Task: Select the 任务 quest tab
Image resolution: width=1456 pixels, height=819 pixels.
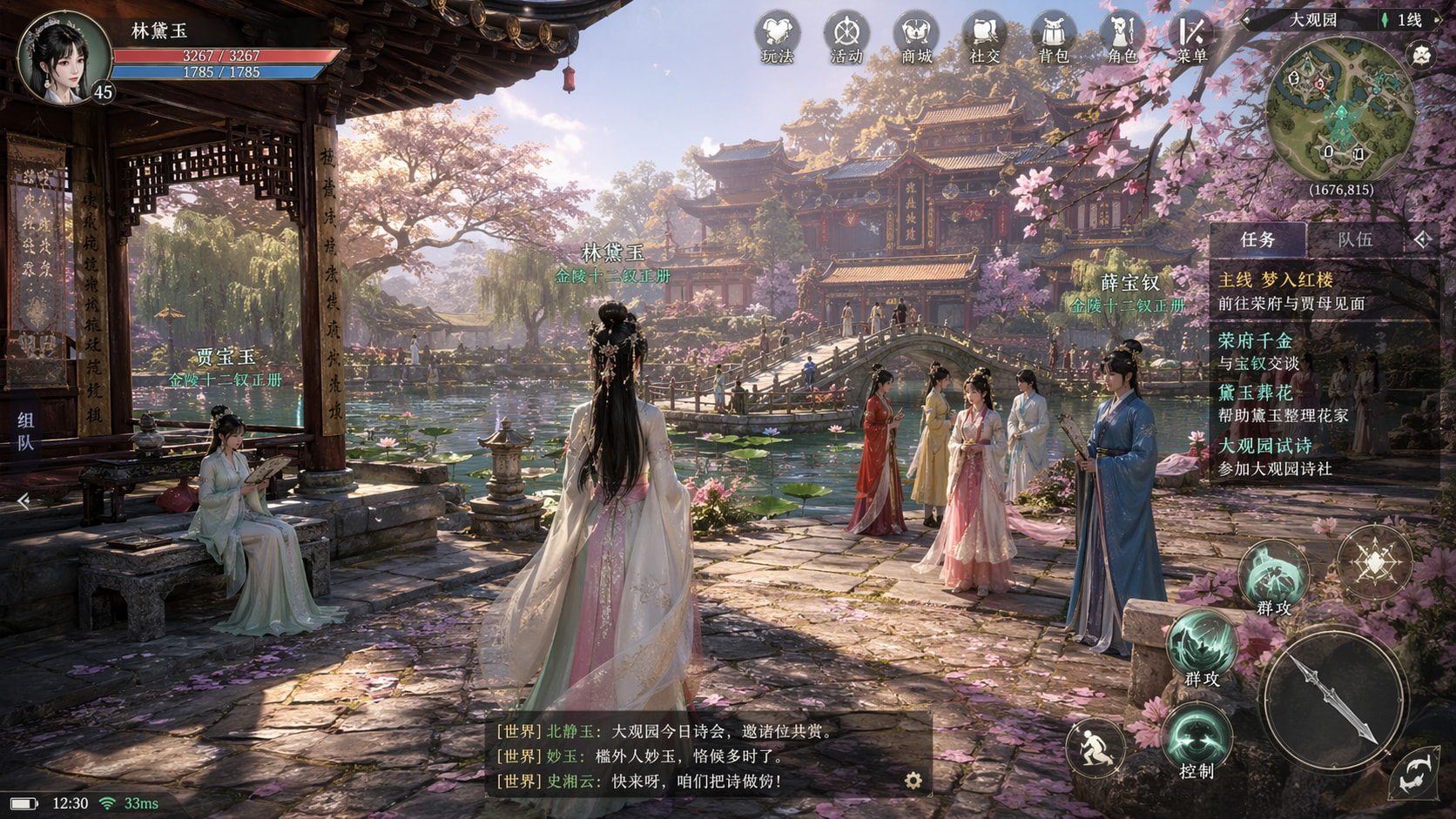Action: [1257, 239]
